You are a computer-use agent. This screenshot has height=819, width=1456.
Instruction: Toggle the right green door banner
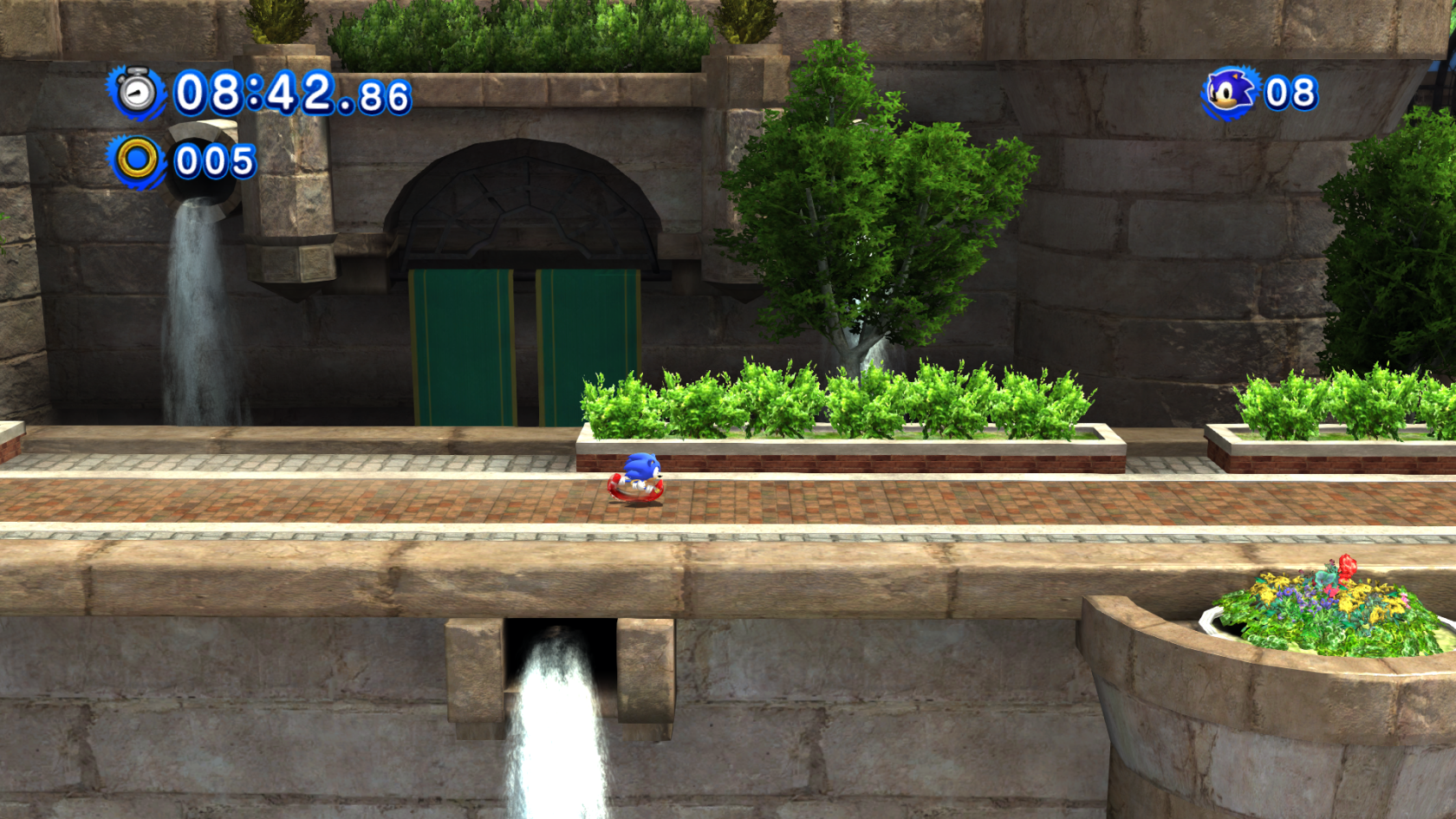tap(589, 347)
